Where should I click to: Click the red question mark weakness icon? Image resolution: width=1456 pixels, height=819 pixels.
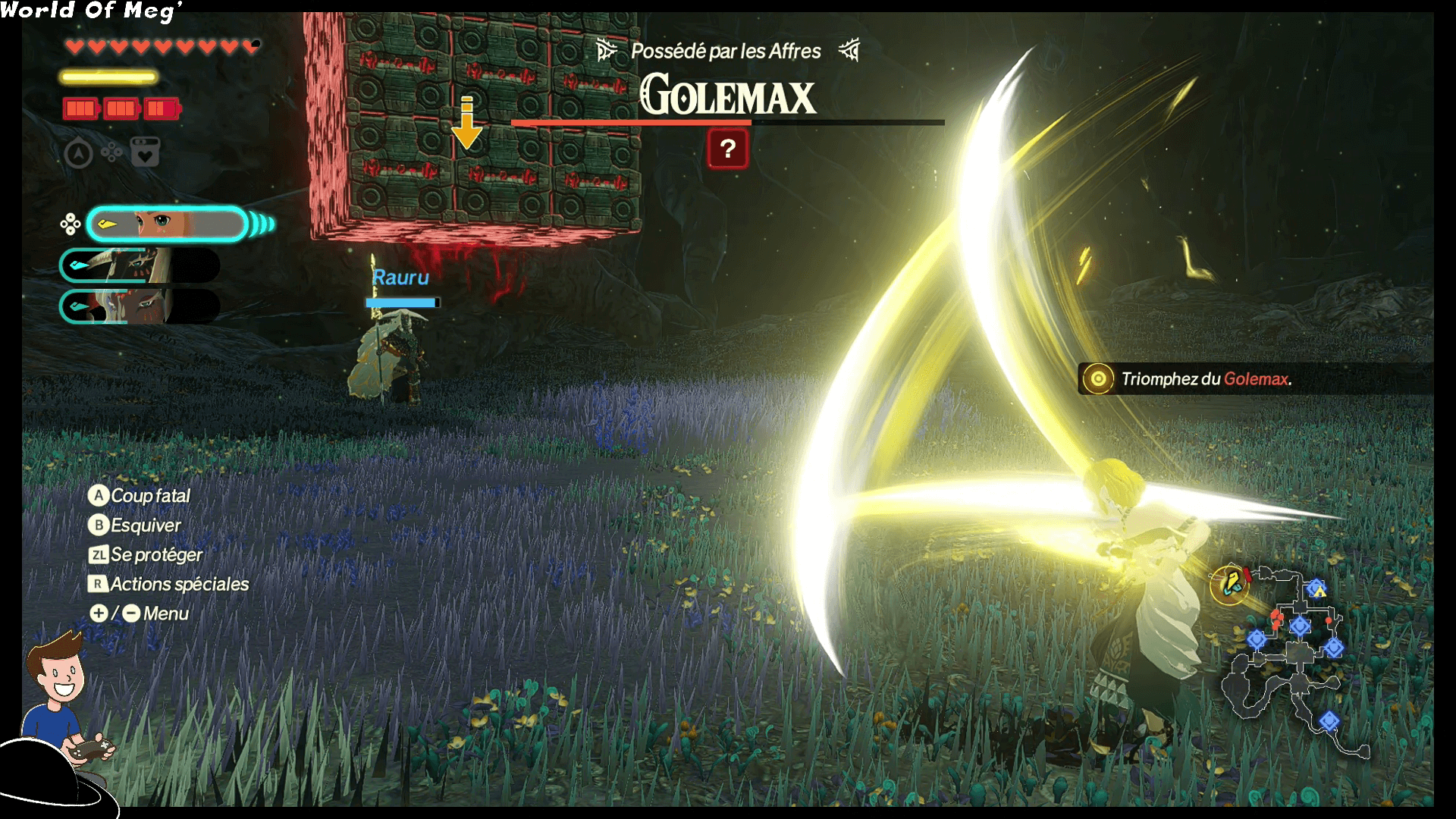(727, 149)
